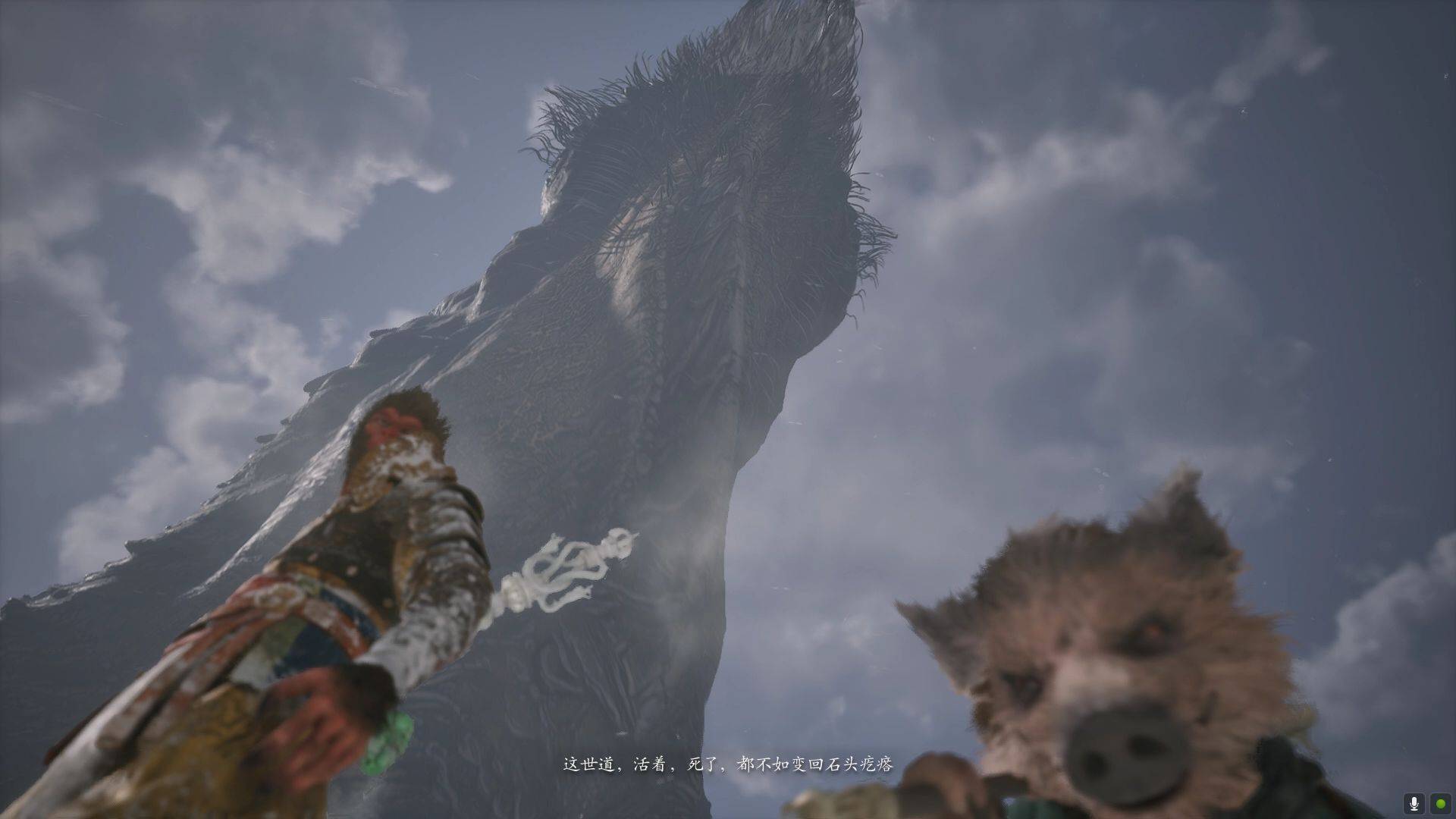Click the green recording indicator icon
The height and width of the screenshot is (819, 1456).
coord(1439,803)
